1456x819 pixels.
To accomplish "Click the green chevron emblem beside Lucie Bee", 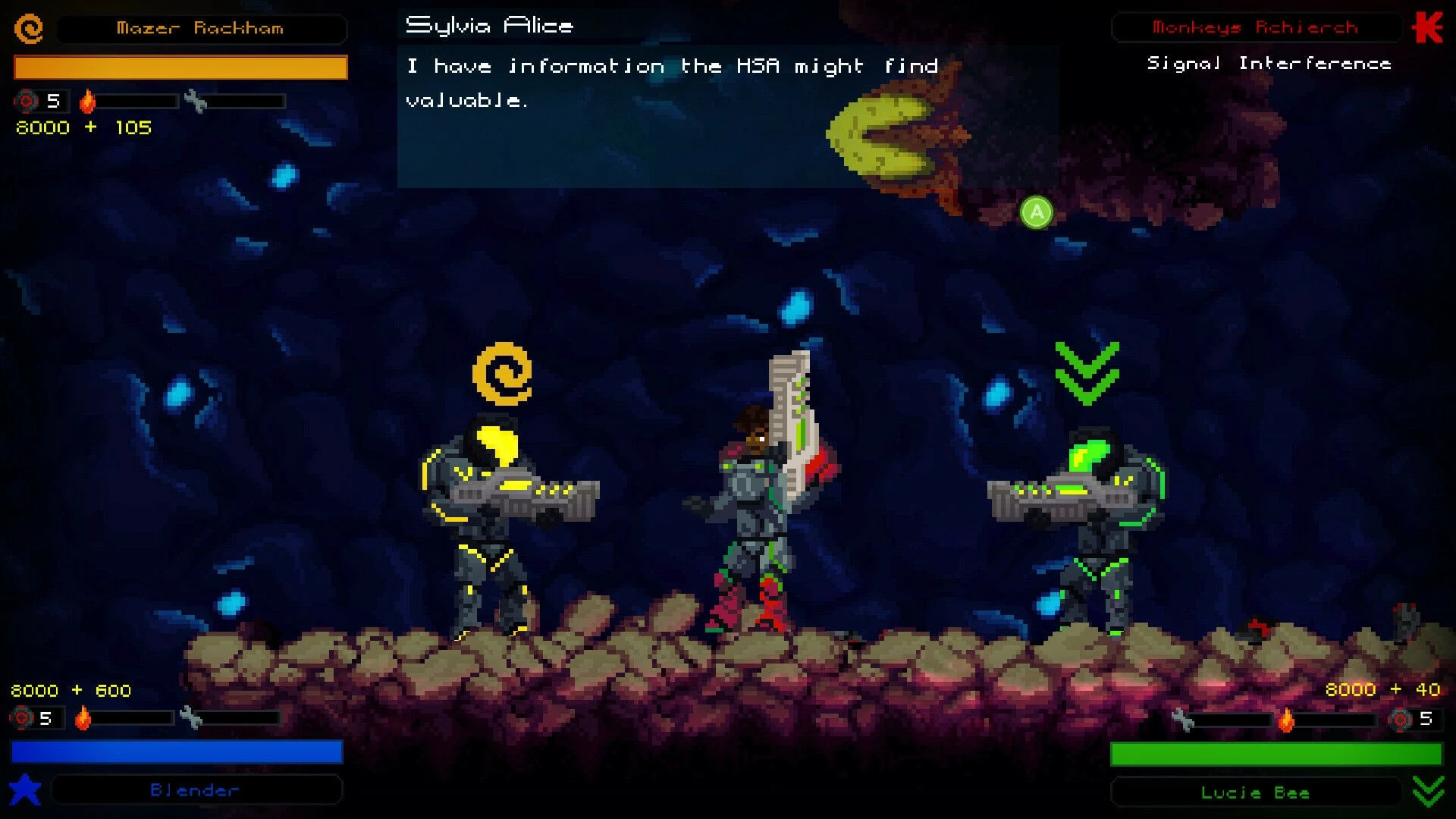I will pos(1428,792).
